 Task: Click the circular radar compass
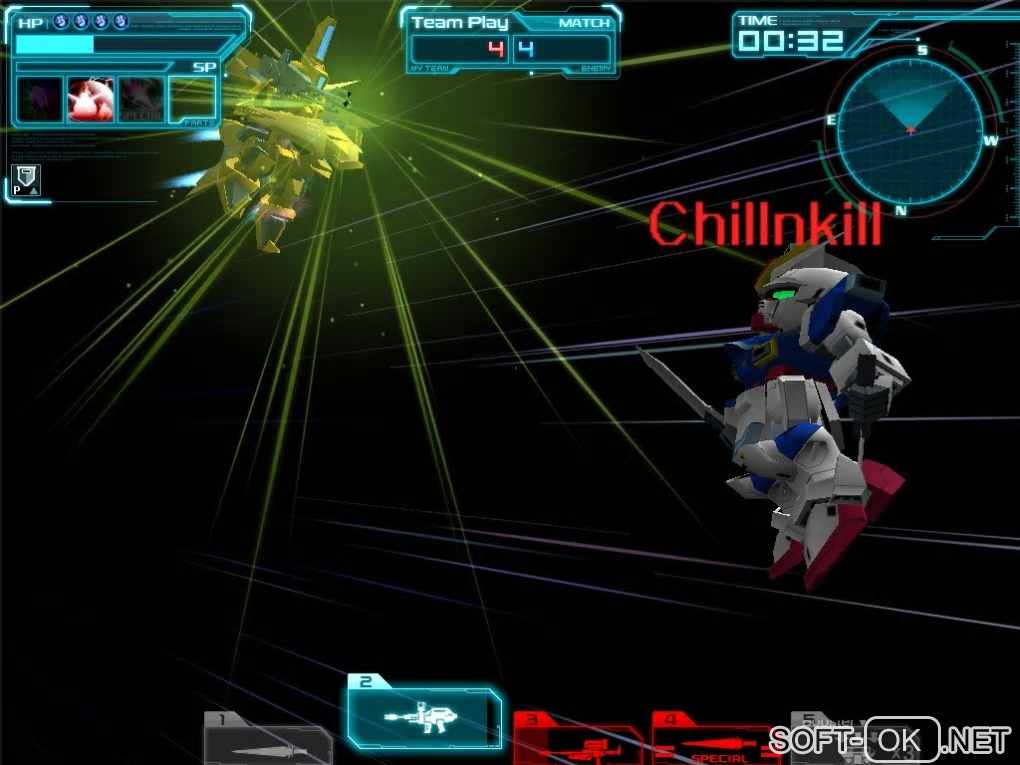pos(909,130)
